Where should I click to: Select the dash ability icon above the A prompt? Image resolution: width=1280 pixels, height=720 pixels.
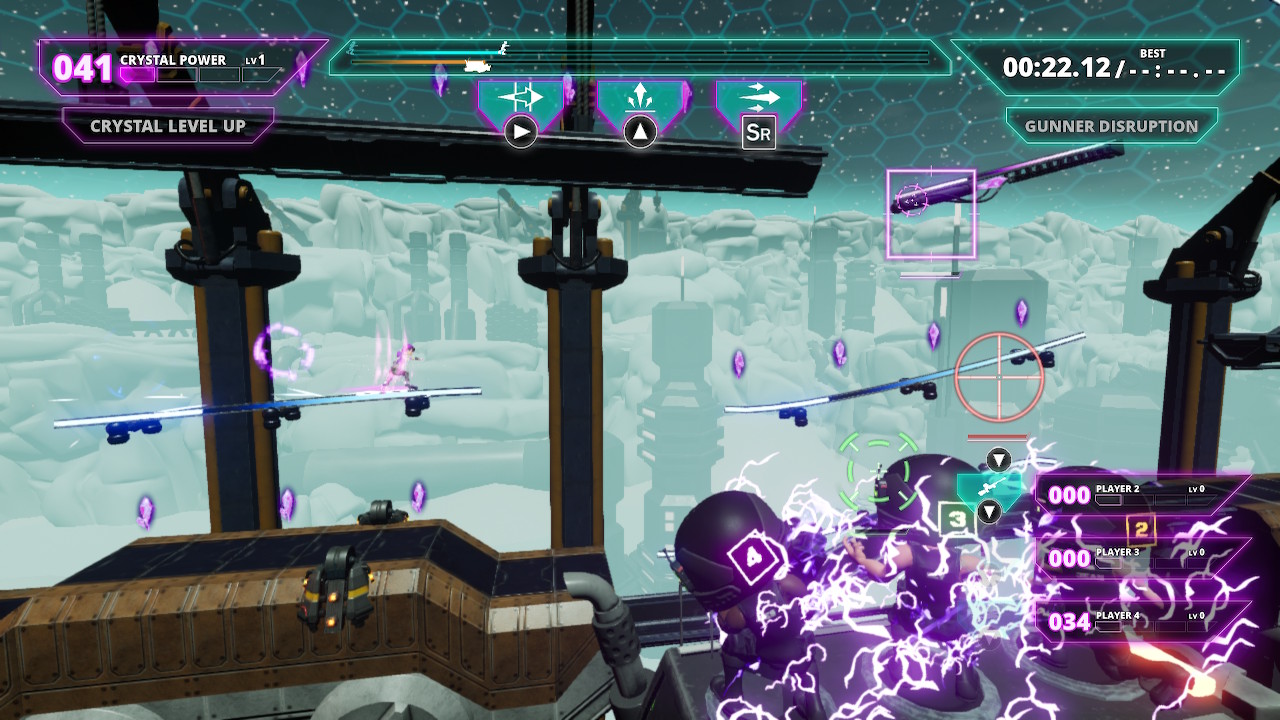tap(520, 97)
